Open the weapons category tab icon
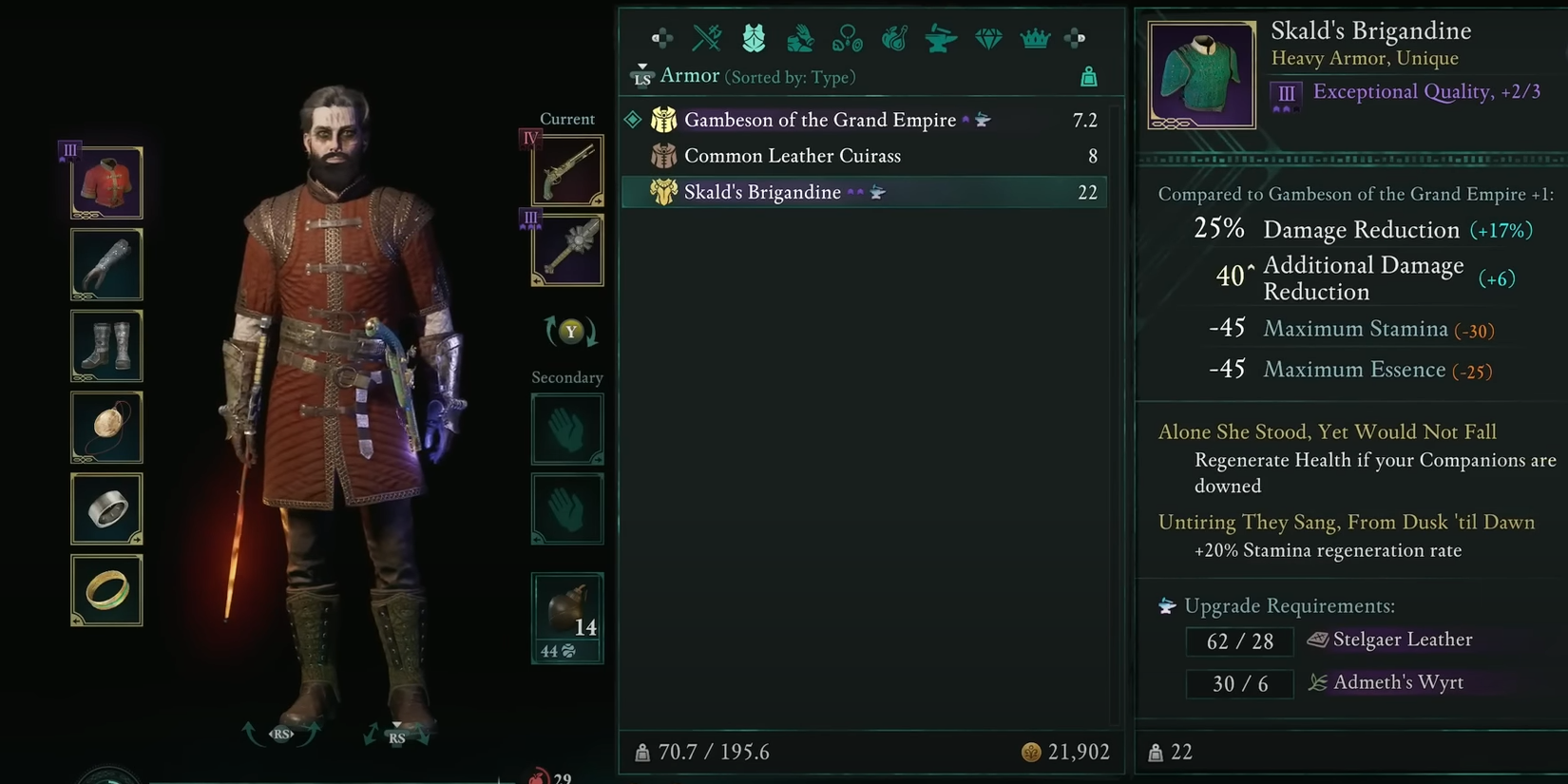Screen dimensions: 1568x784 coord(707,38)
